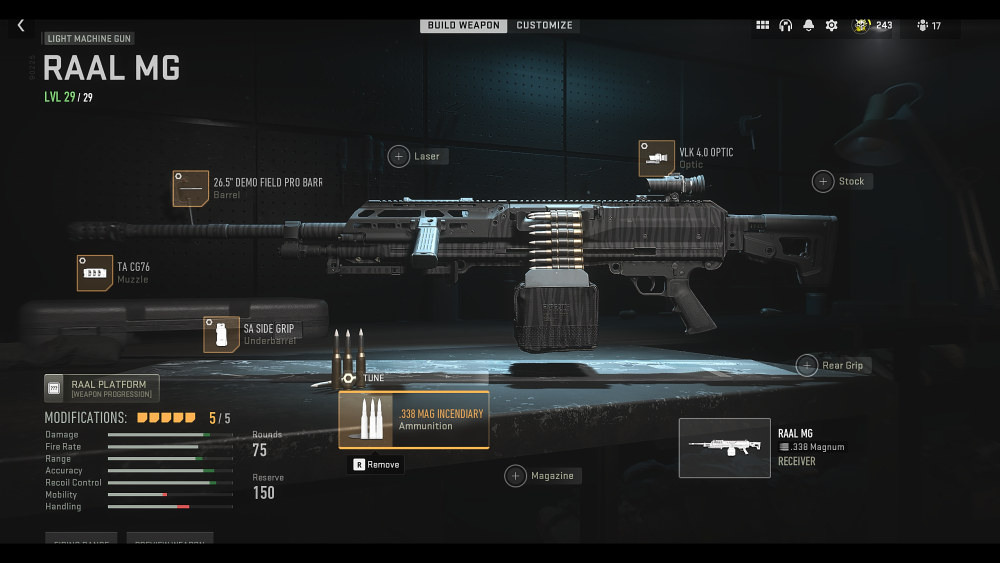Select the RAAL MG receiver tile

pos(724,447)
